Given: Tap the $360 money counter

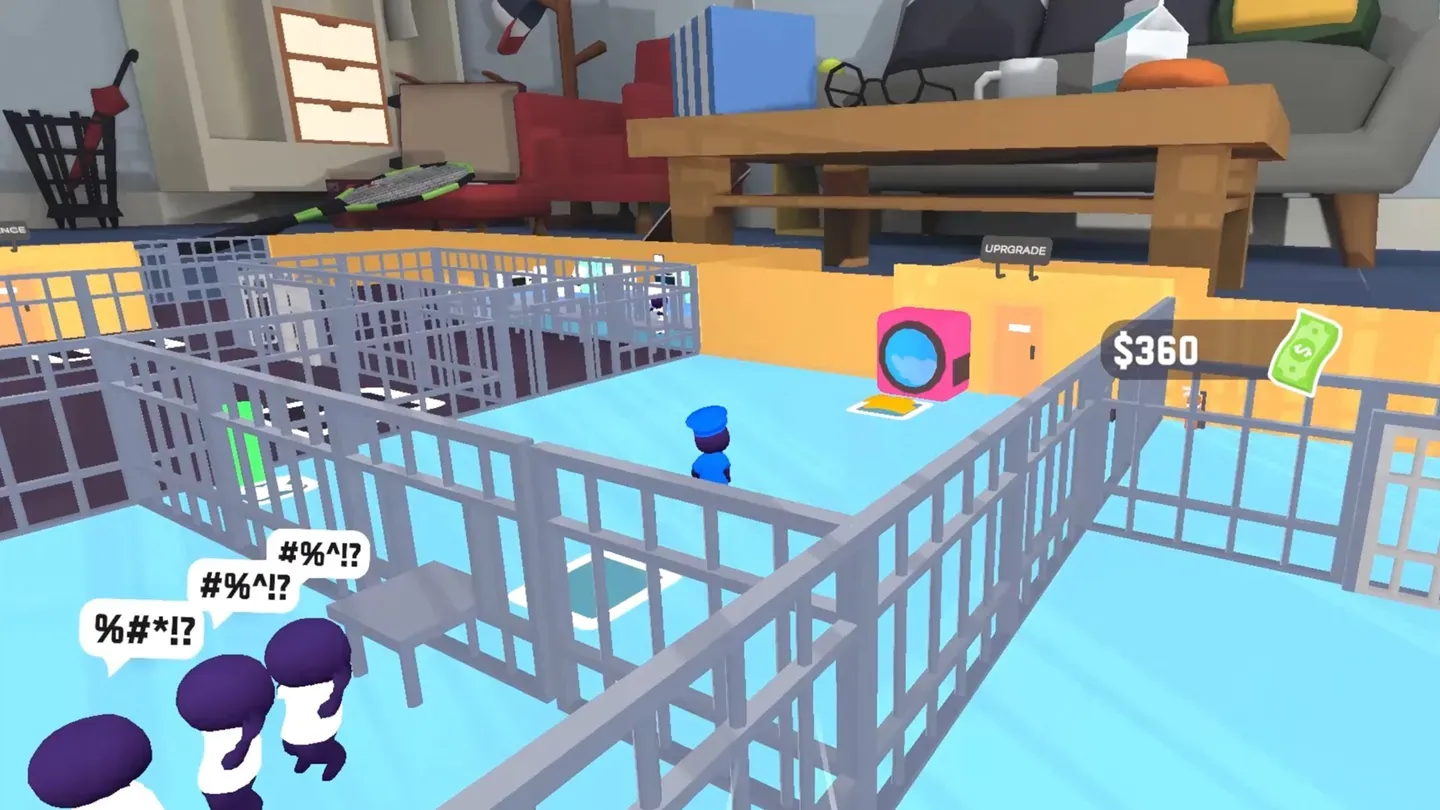Looking at the screenshot, I should tap(1155, 350).
